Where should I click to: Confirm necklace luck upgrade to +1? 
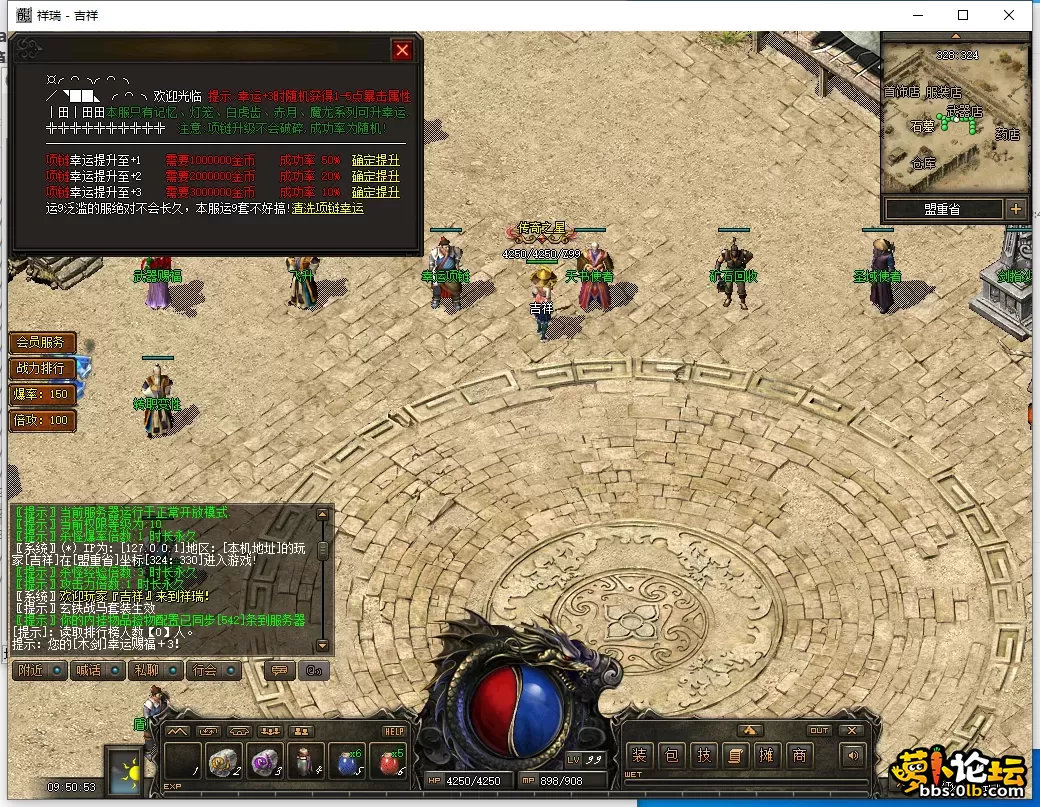point(376,160)
